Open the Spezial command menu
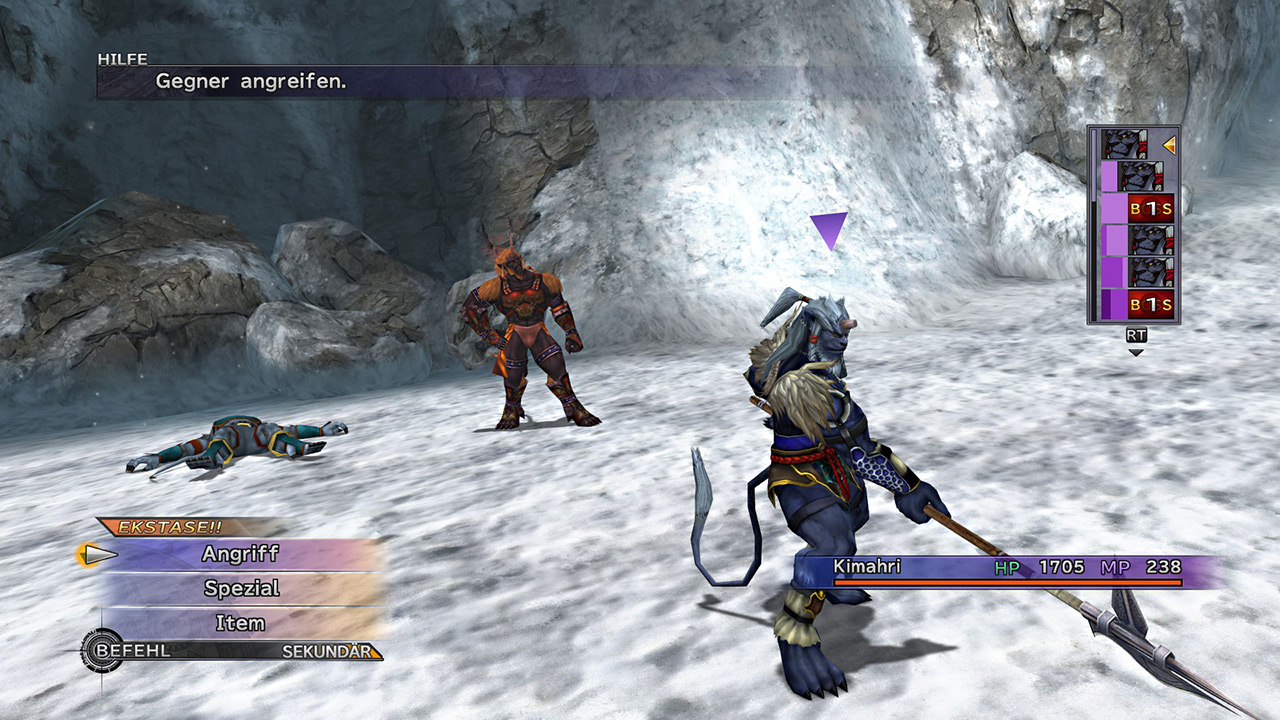 [x=241, y=588]
